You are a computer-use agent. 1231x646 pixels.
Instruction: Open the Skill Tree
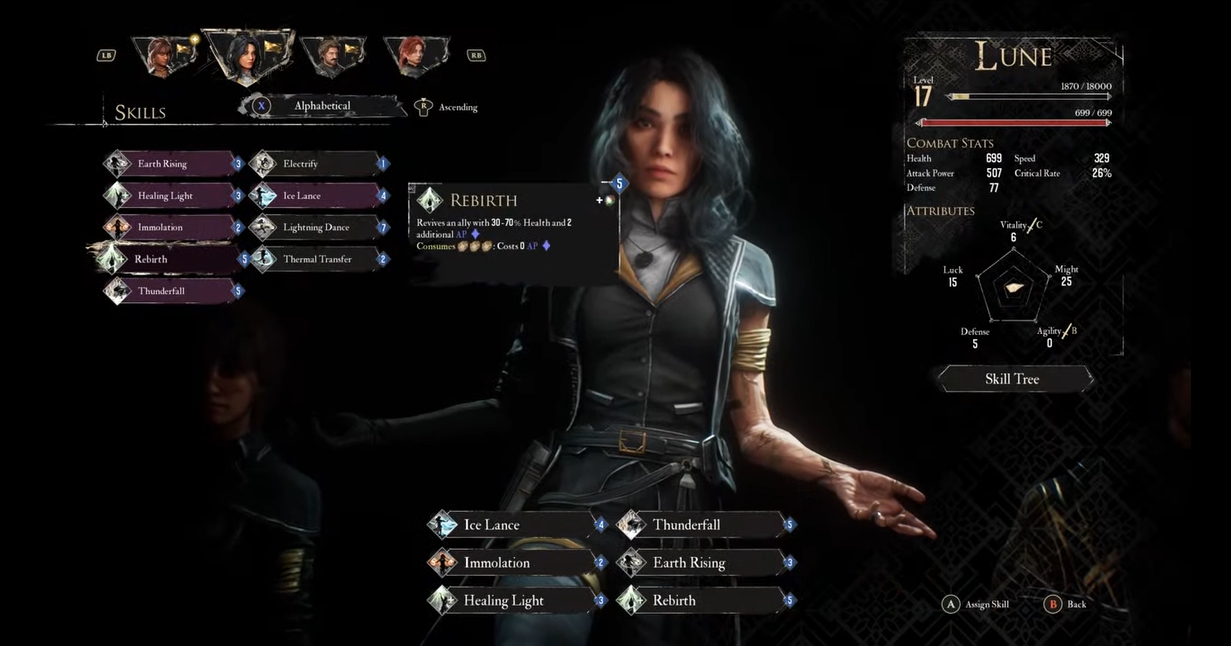coord(1012,379)
